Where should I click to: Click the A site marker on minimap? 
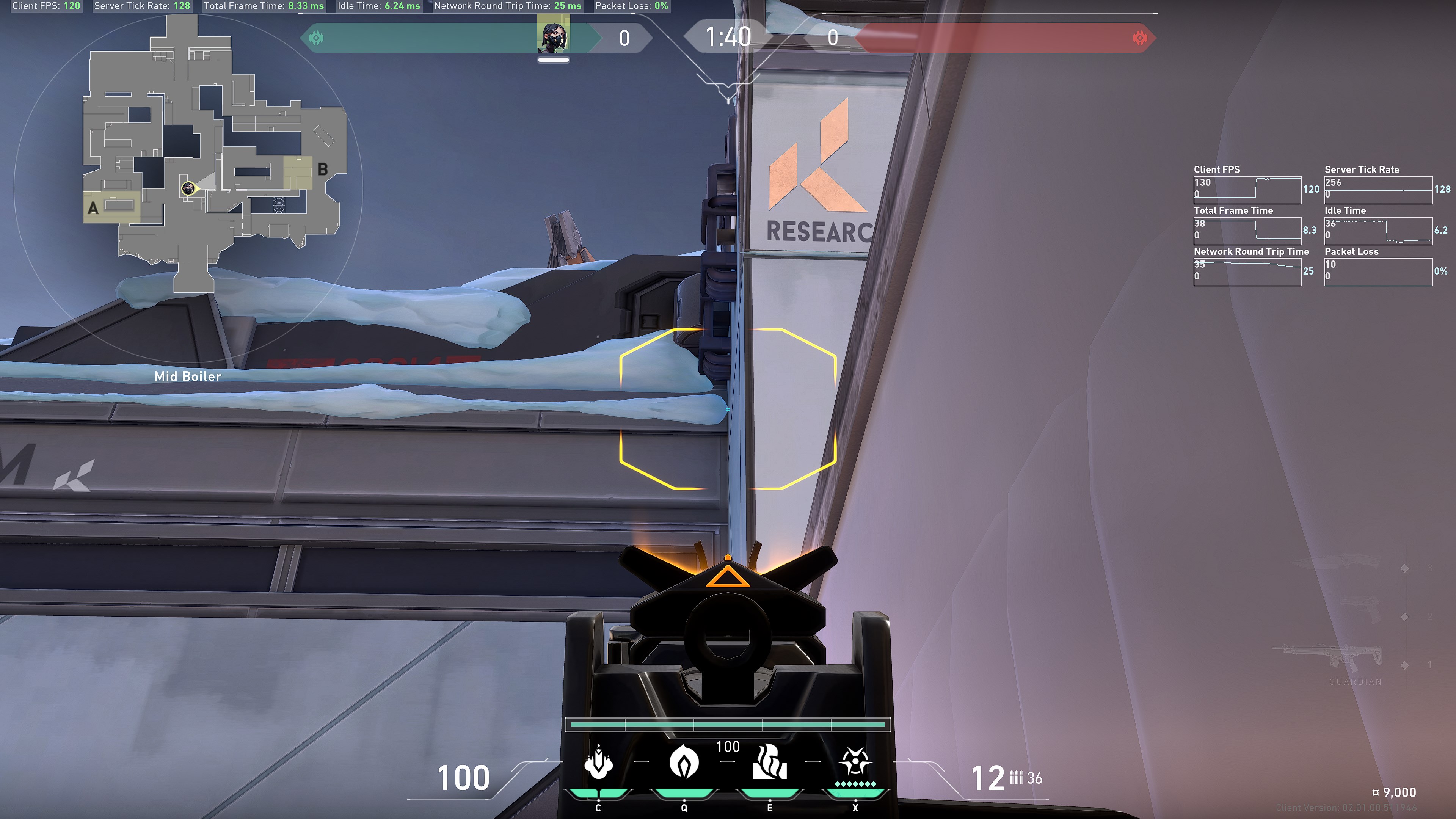click(93, 208)
